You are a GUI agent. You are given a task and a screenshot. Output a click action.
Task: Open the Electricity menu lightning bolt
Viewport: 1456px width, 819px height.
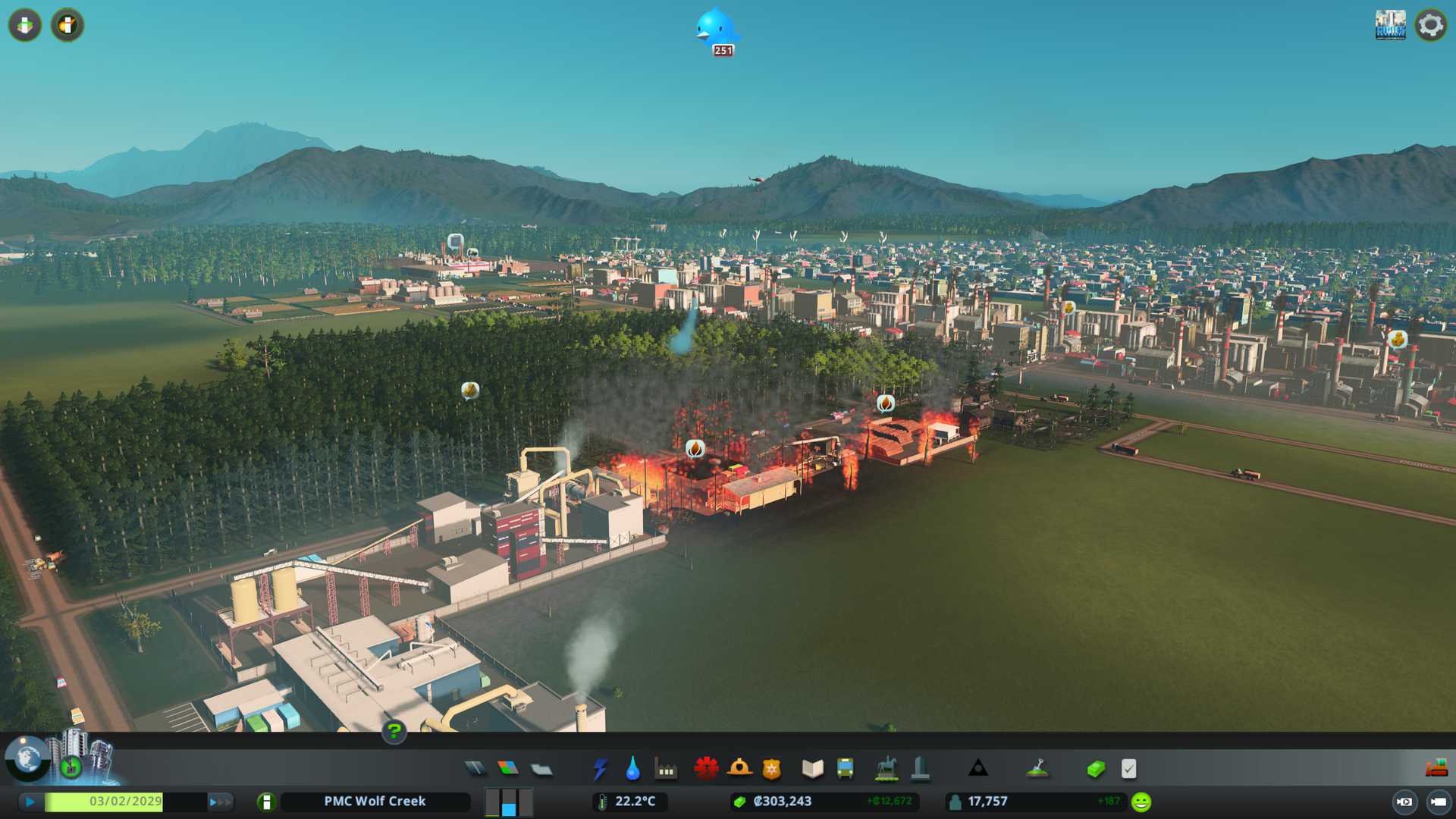(600, 769)
